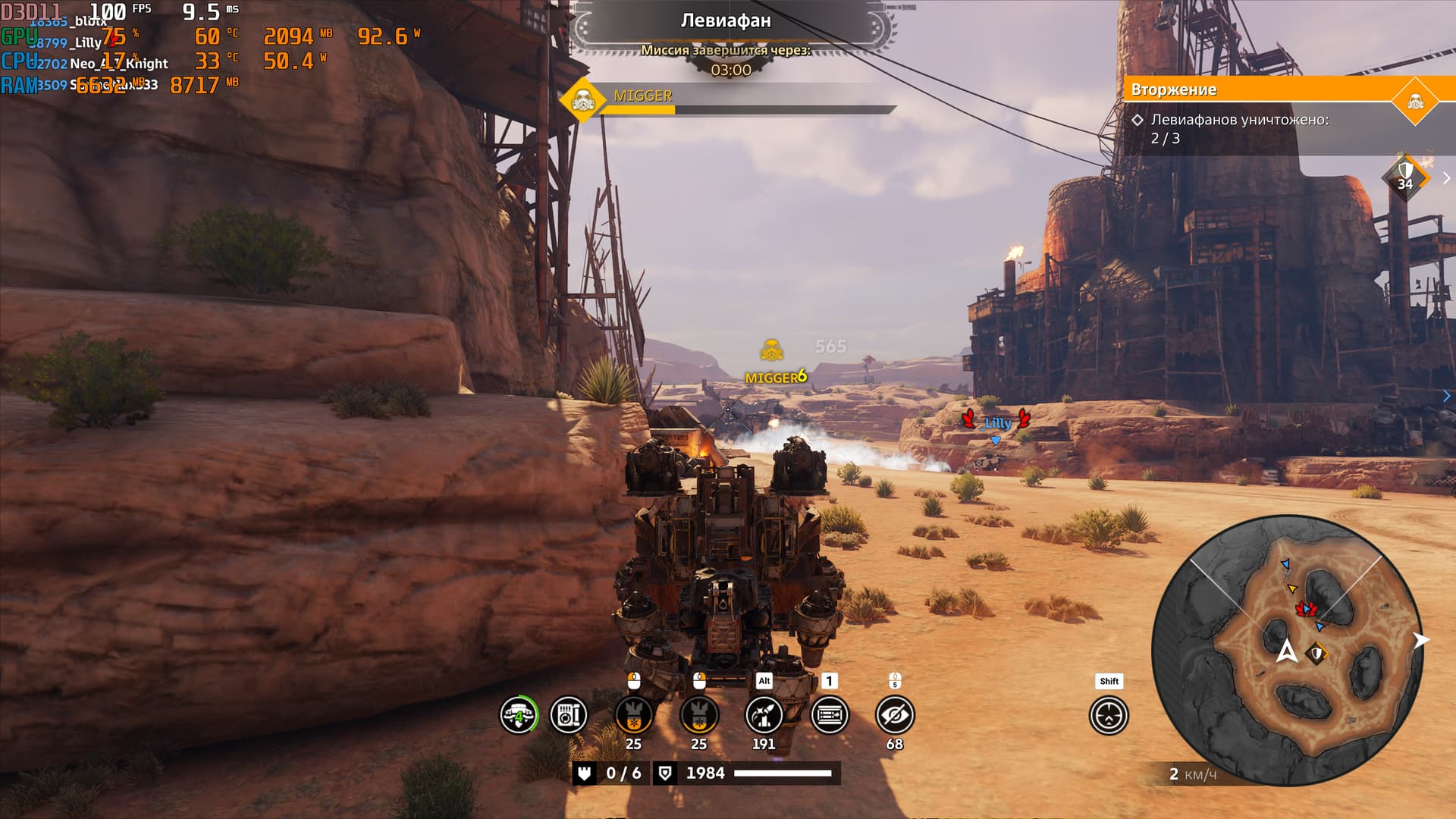Activate the crossed-out eye cloak ability
This screenshot has width=1456, height=819.
click(x=895, y=715)
